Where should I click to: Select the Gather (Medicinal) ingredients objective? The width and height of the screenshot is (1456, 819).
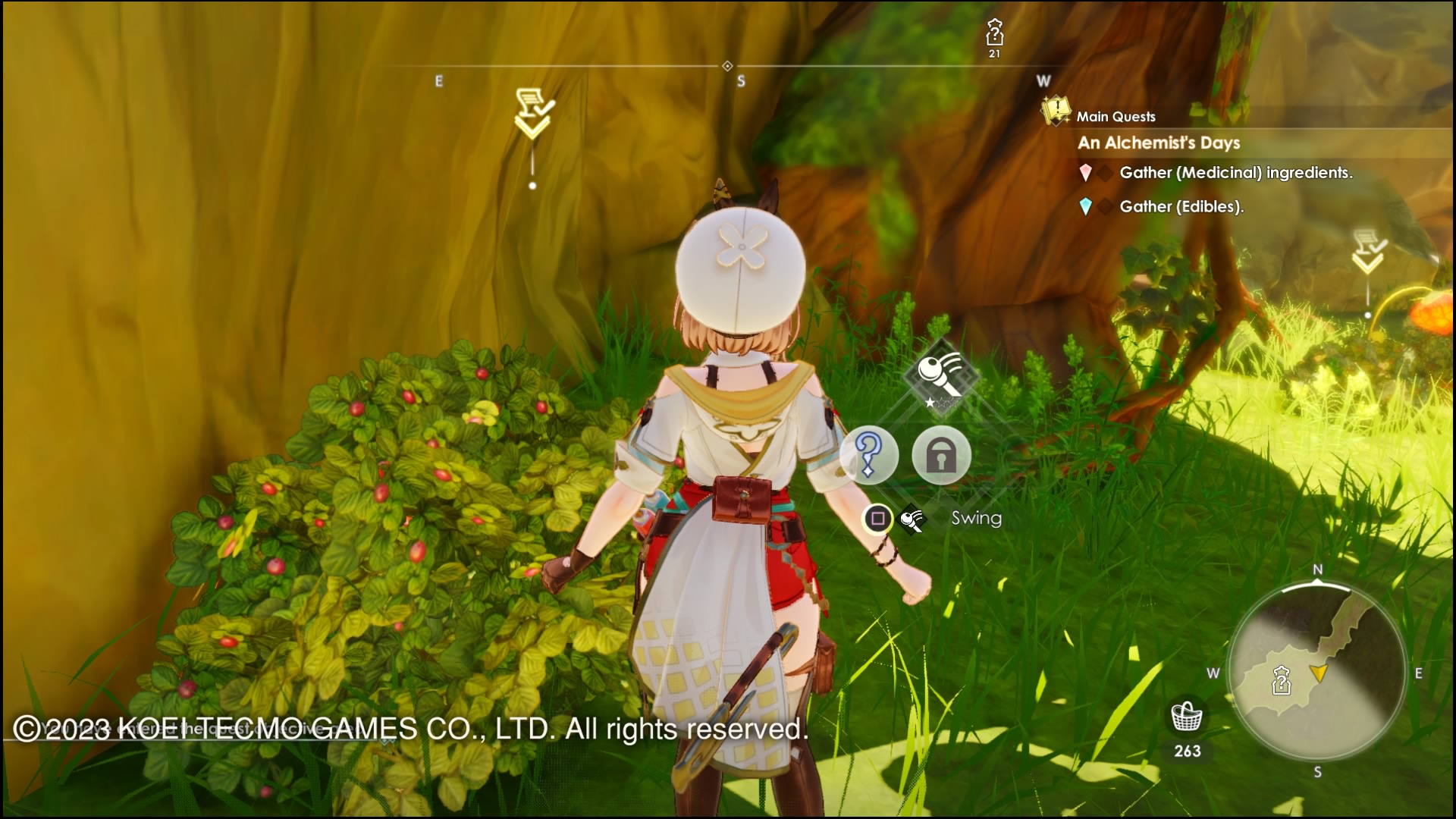(x=1235, y=173)
